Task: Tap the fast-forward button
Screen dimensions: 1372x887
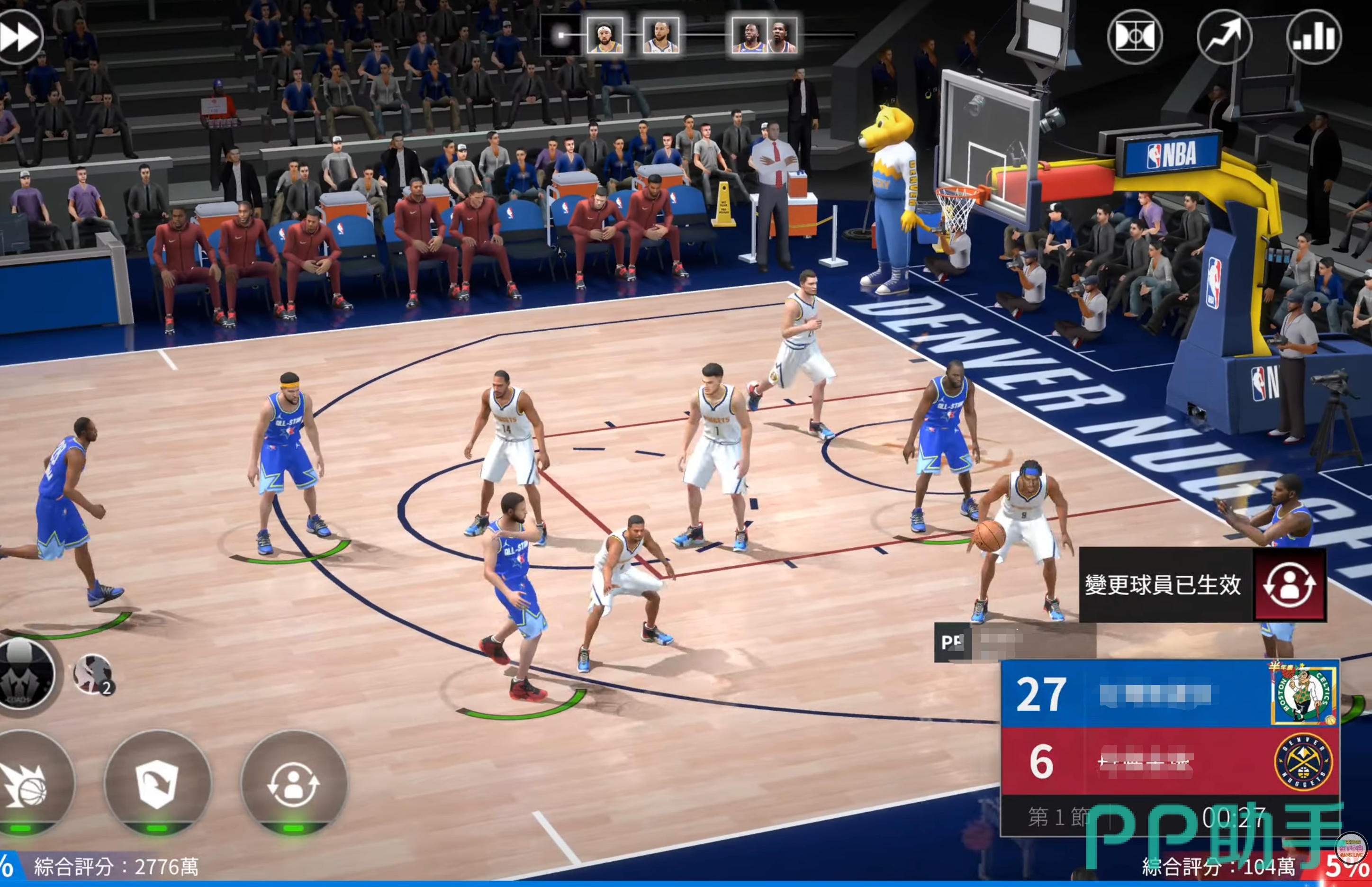Action: point(19,37)
